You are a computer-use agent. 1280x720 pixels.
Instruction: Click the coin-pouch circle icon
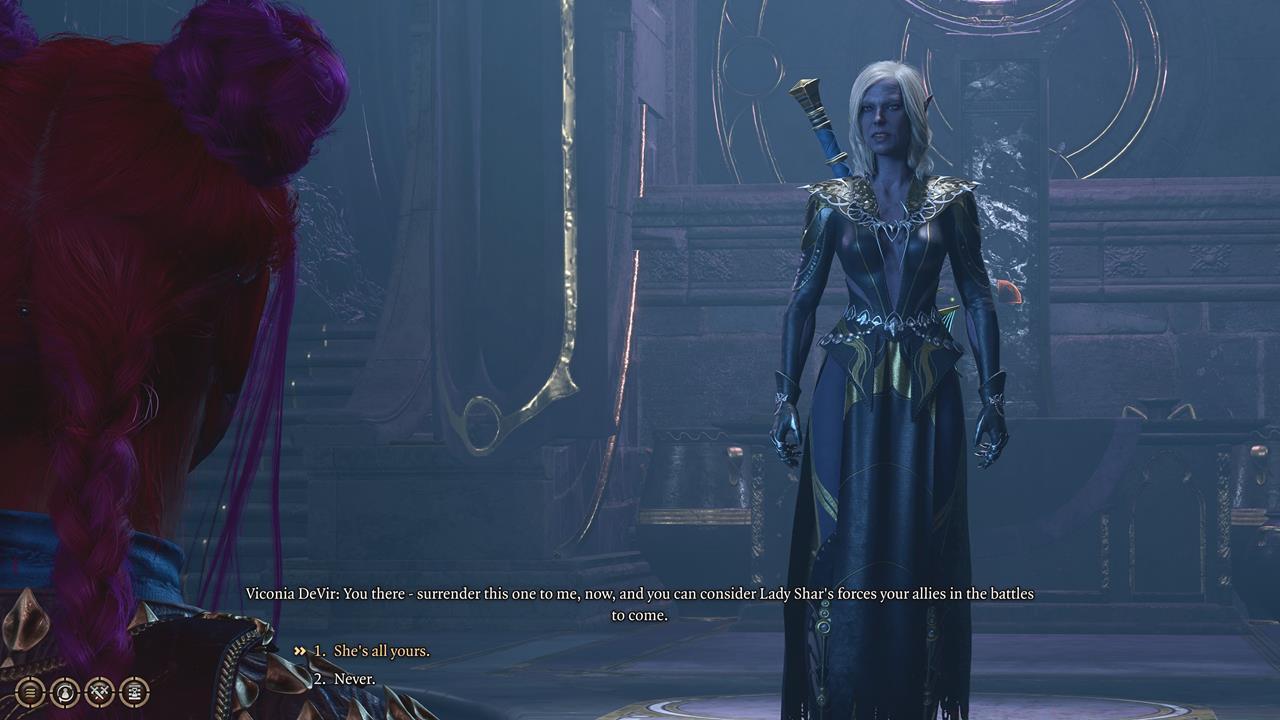pos(63,692)
